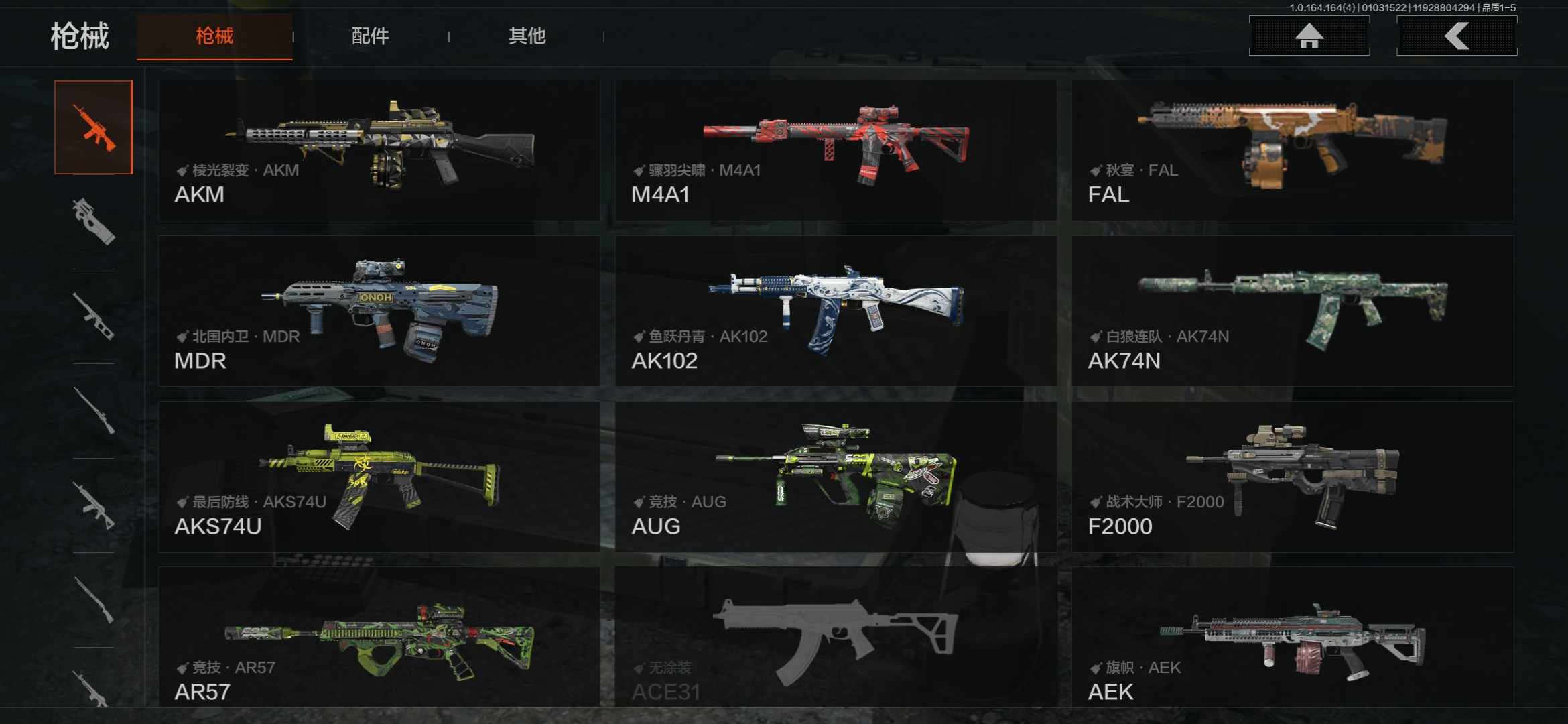Pick the blue-white AK102 card
The height and width of the screenshot is (724, 1568).
pyautogui.click(x=836, y=311)
